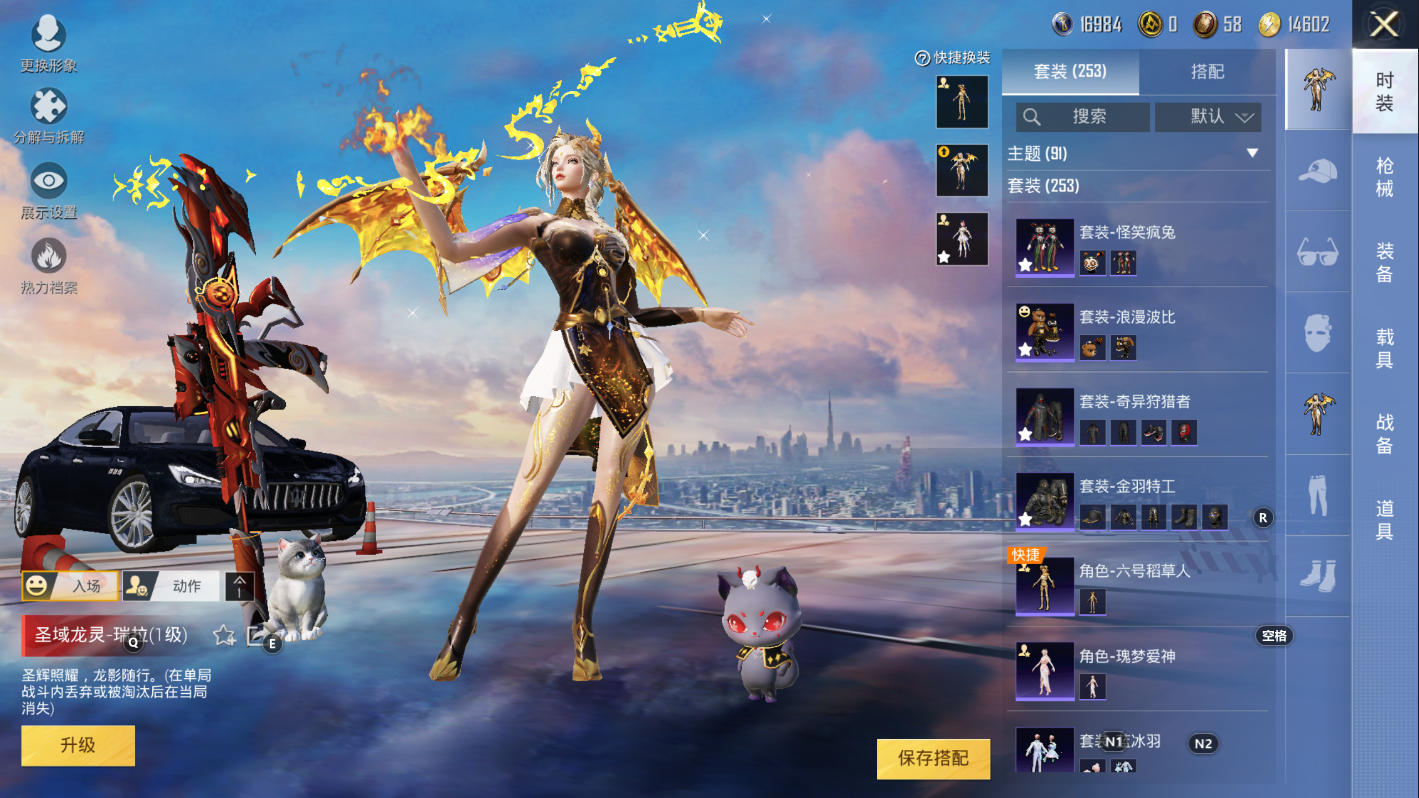This screenshot has width=1419, height=798.
Task: Open the 枪械 category tab
Action: pyautogui.click(x=1384, y=176)
